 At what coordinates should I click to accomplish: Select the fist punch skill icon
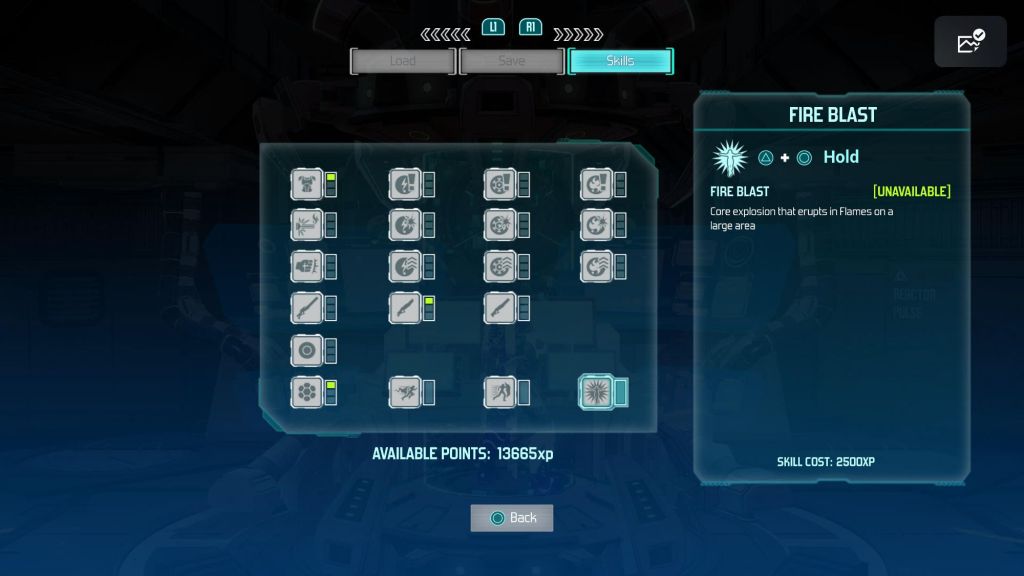(307, 266)
